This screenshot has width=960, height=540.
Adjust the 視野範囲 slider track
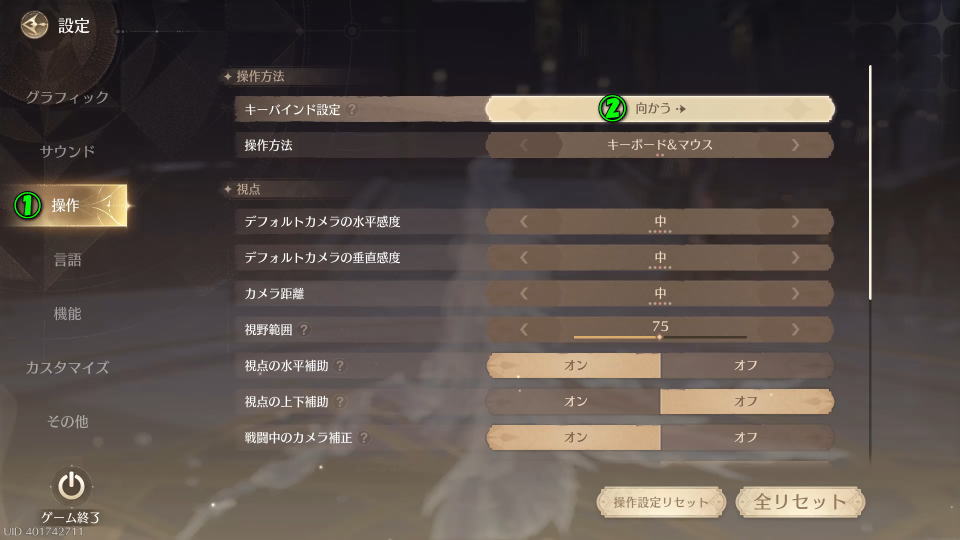pyautogui.click(x=660, y=337)
